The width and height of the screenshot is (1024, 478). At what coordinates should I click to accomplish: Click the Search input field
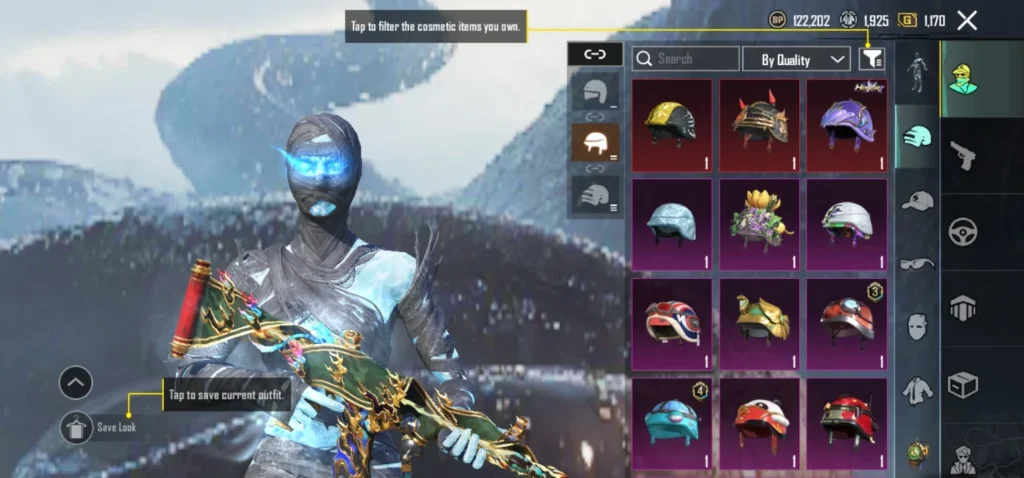click(x=686, y=59)
